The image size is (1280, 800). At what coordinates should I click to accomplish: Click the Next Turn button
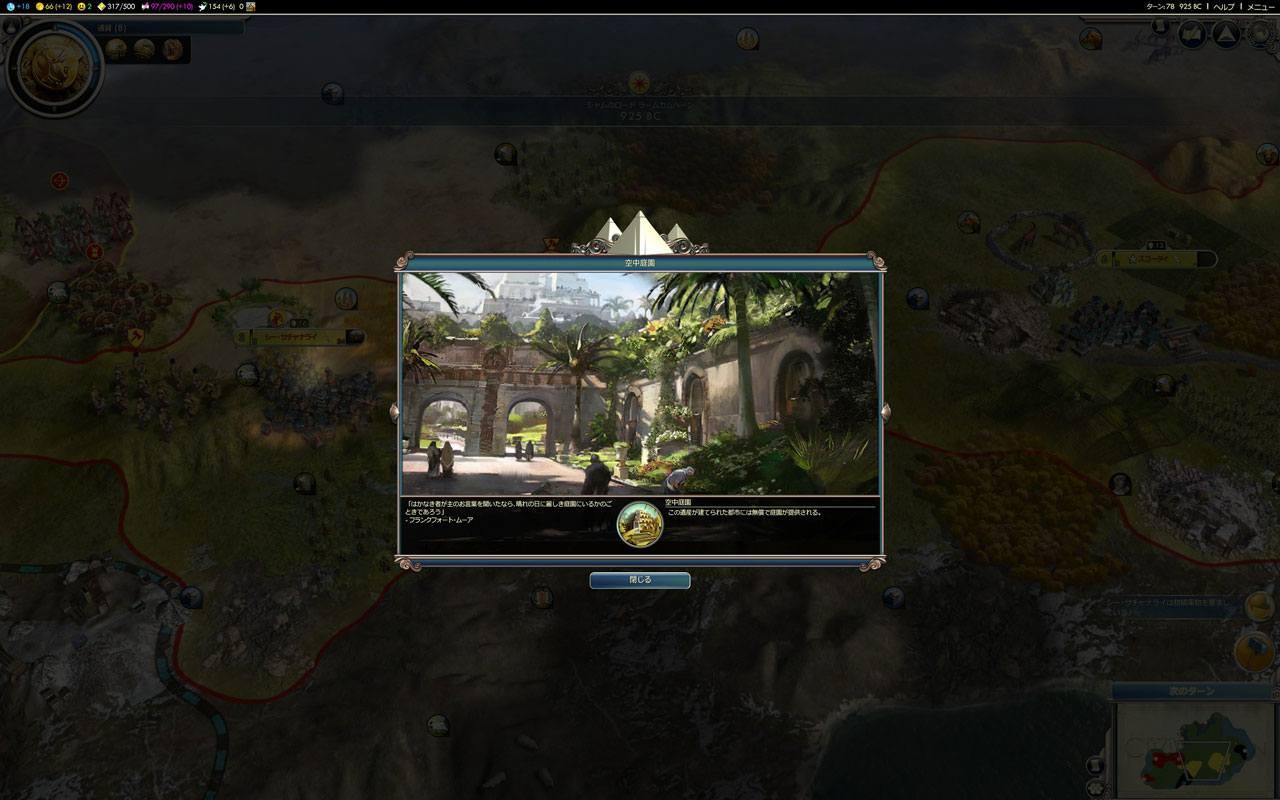coord(1190,692)
